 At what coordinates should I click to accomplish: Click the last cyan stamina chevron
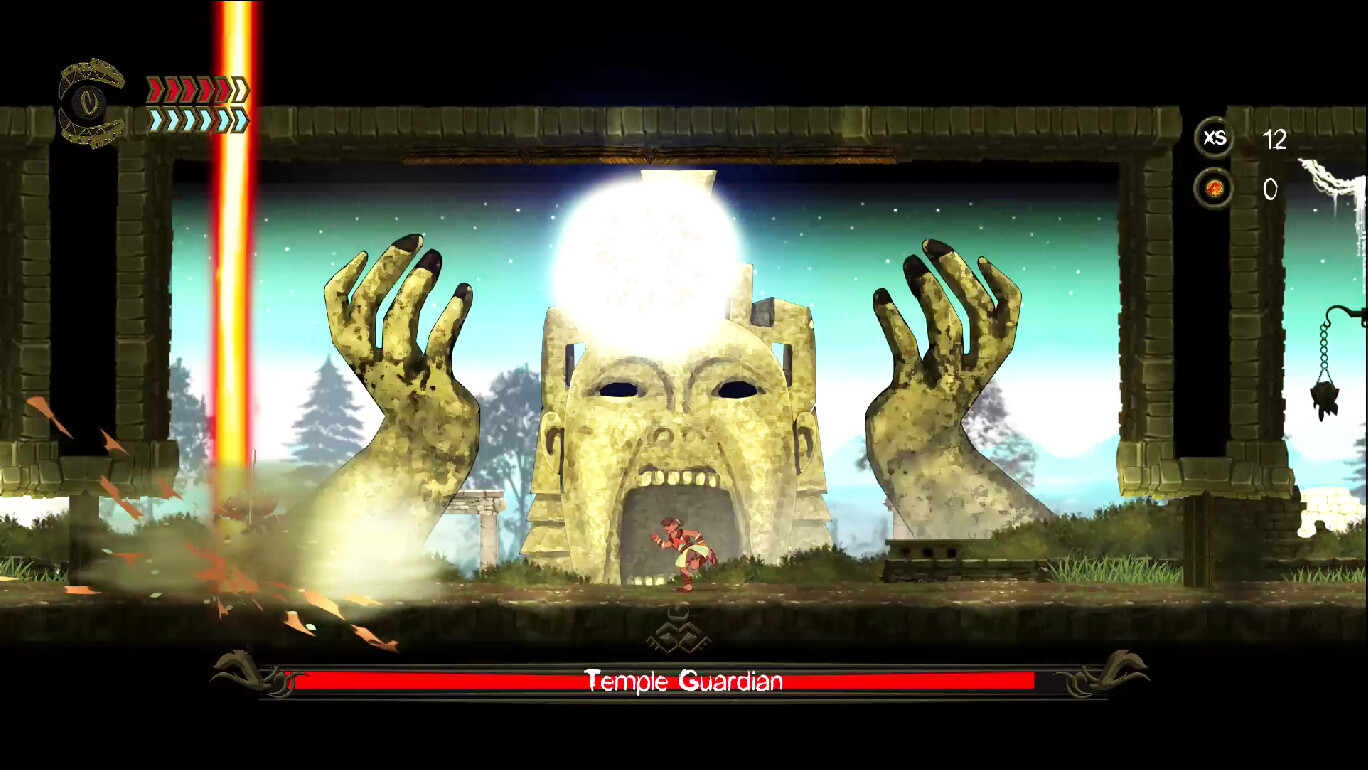pyautogui.click(x=238, y=118)
